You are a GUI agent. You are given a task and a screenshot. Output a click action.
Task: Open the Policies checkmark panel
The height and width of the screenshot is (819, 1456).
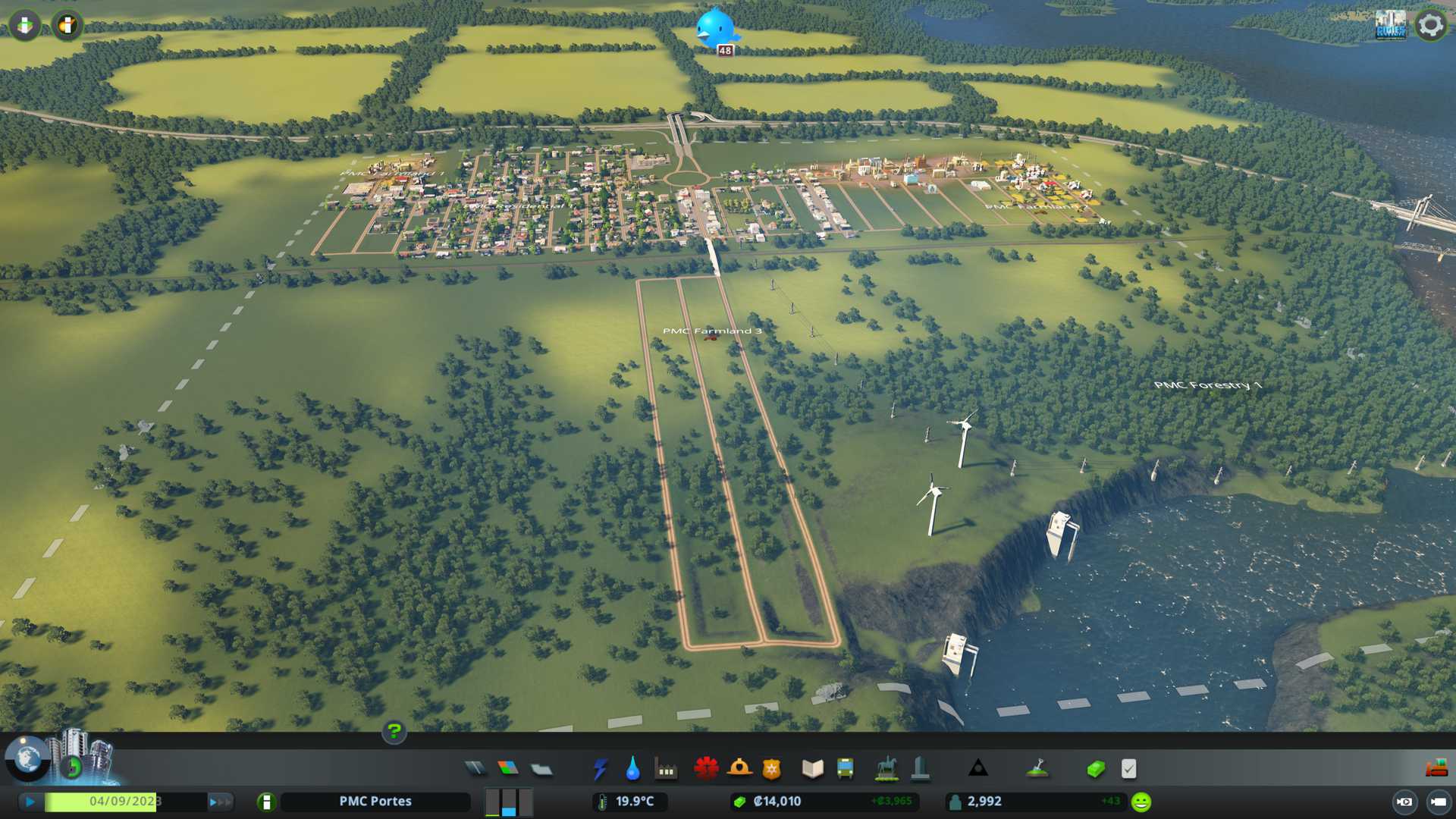pyautogui.click(x=1128, y=769)
